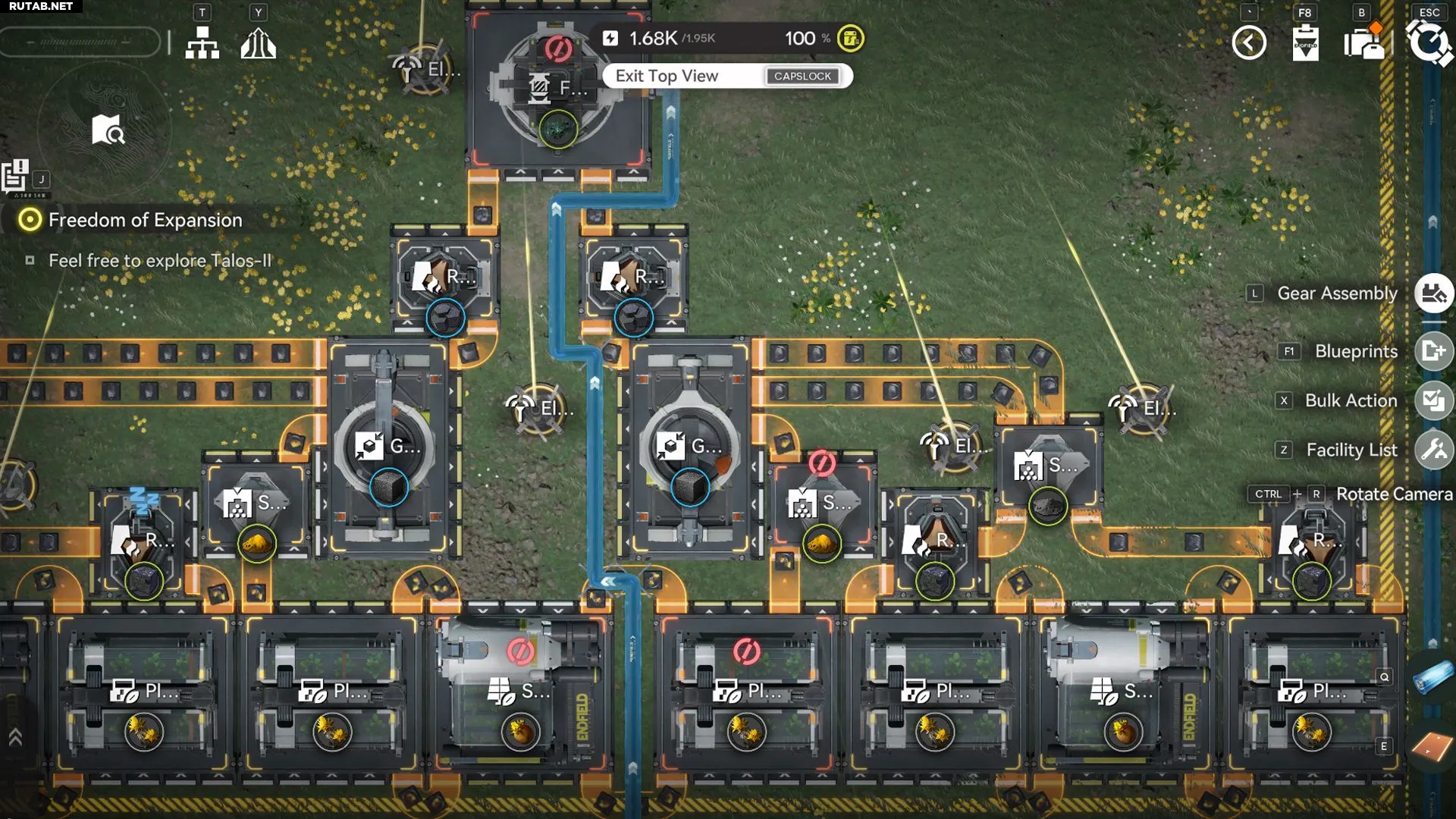Image resolution: width=1456 pixels, height=819 pixels.
Task: Click the yellow power-grid coin icon
Action: [x=851, y=39]
